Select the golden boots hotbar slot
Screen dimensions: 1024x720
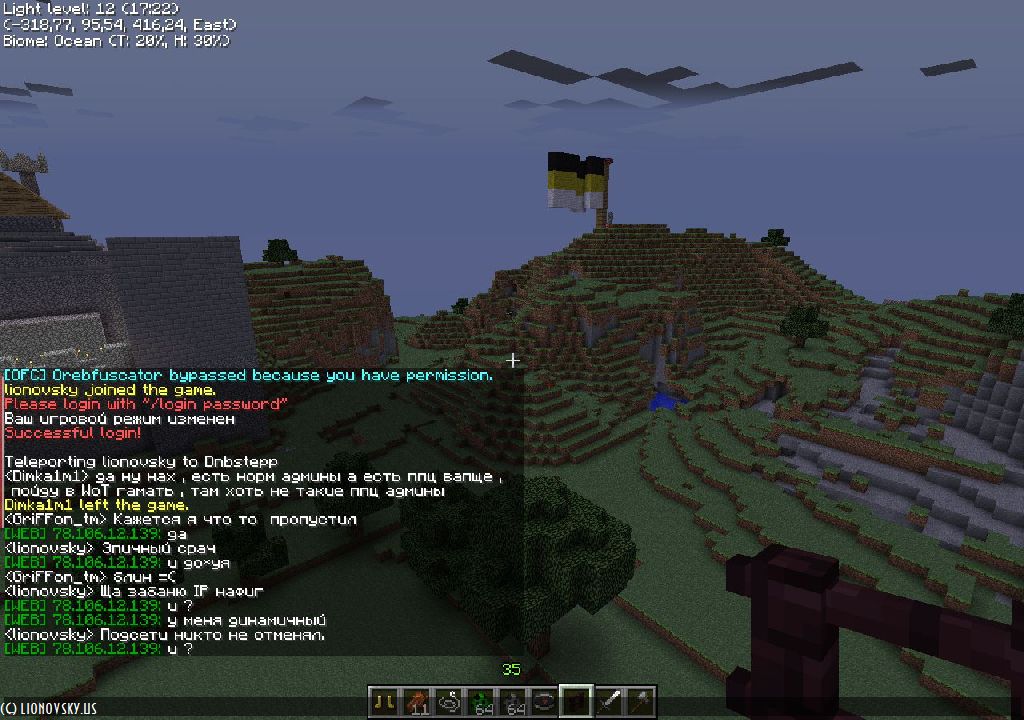tap(382, 701)
